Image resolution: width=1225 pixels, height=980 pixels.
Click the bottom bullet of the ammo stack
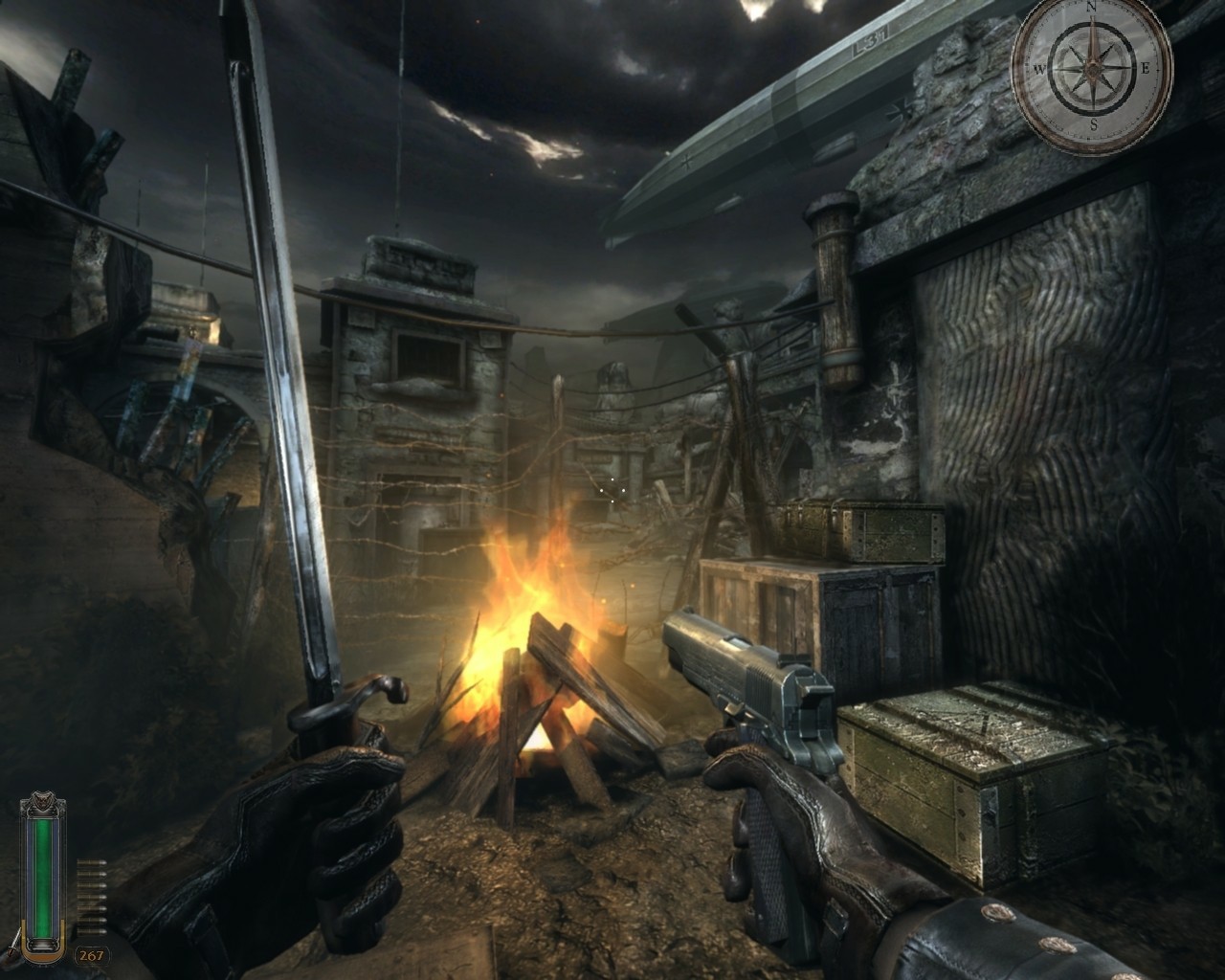[x=91, y=931]
